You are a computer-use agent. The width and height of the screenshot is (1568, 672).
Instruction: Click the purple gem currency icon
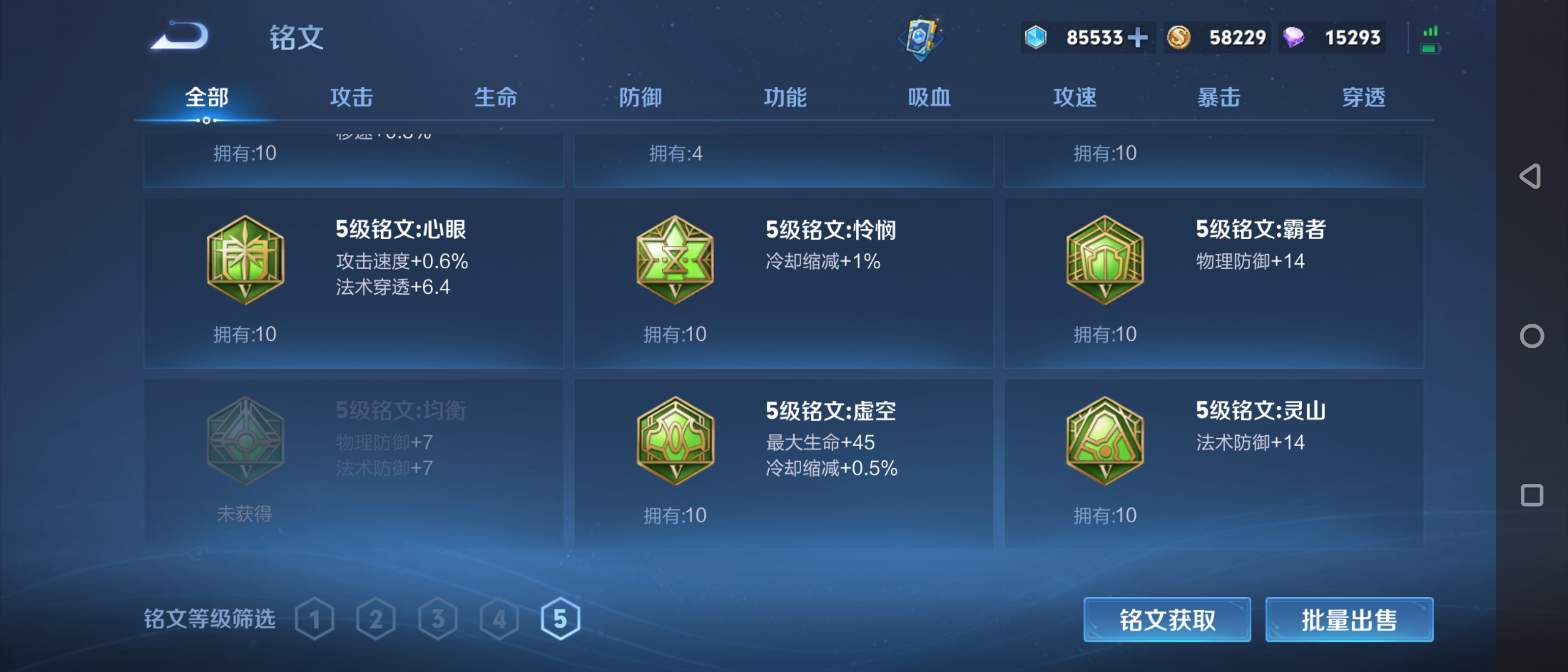click(x=1293, y=37)
